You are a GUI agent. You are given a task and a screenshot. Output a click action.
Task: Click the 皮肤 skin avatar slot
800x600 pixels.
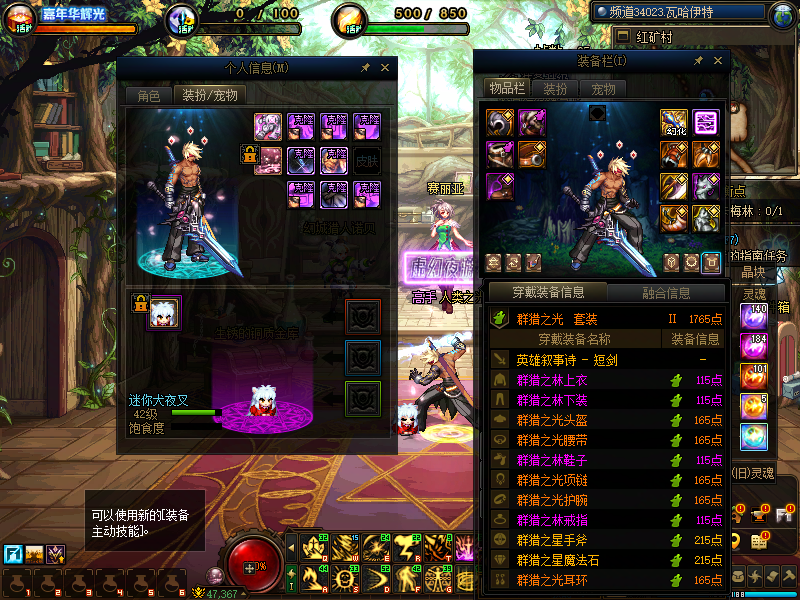pyautogui.click(x=366, y=159)
